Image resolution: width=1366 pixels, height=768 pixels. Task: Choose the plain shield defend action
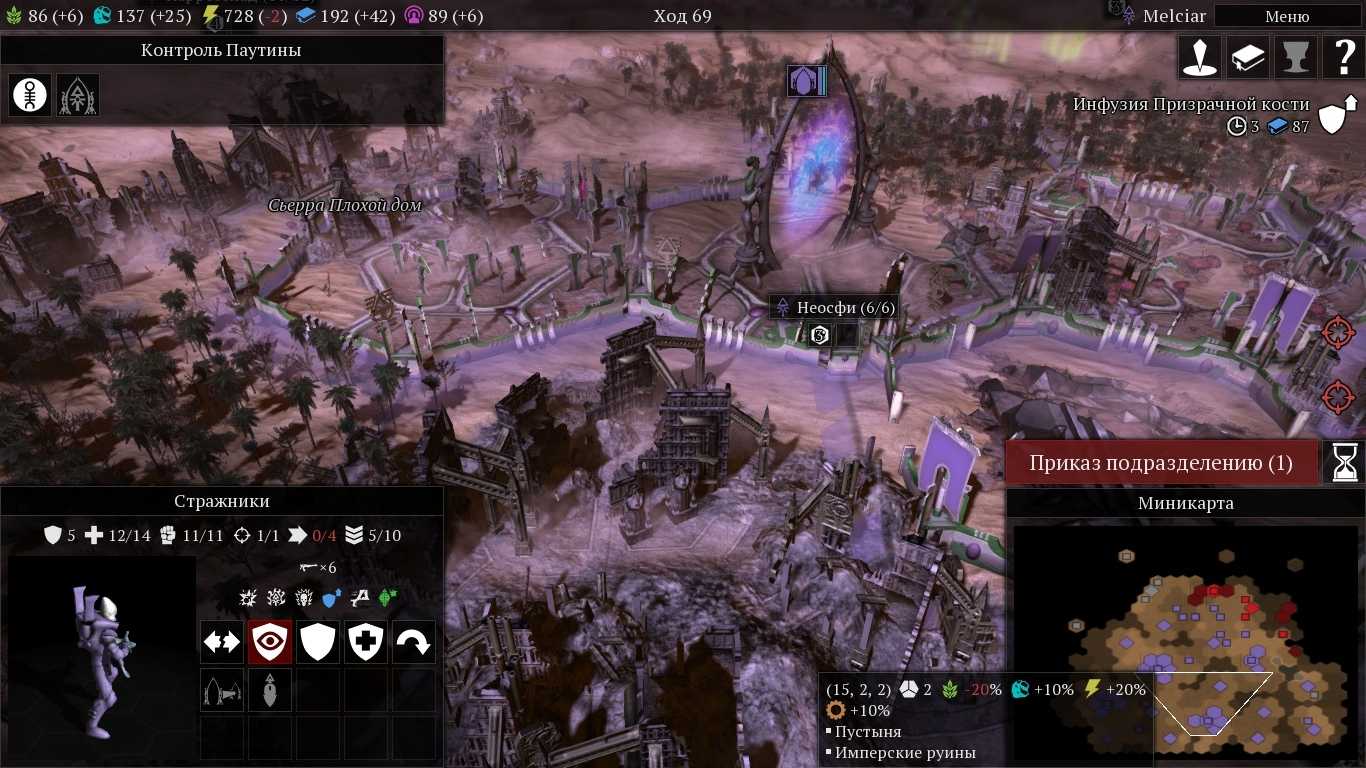click(318, 642)
